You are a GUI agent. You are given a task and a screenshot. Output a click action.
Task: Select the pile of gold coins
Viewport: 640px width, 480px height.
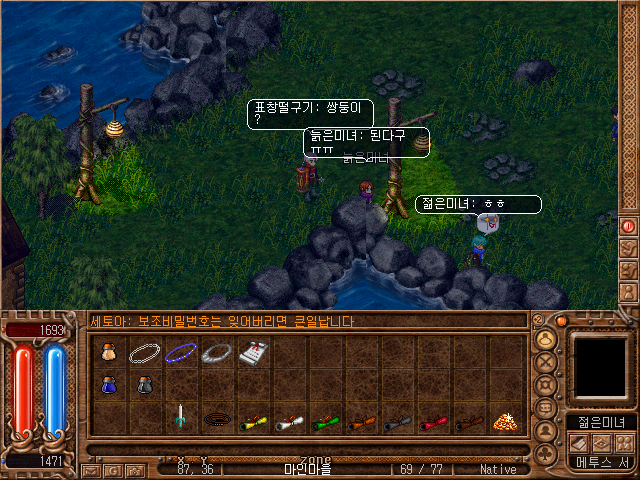503,421
